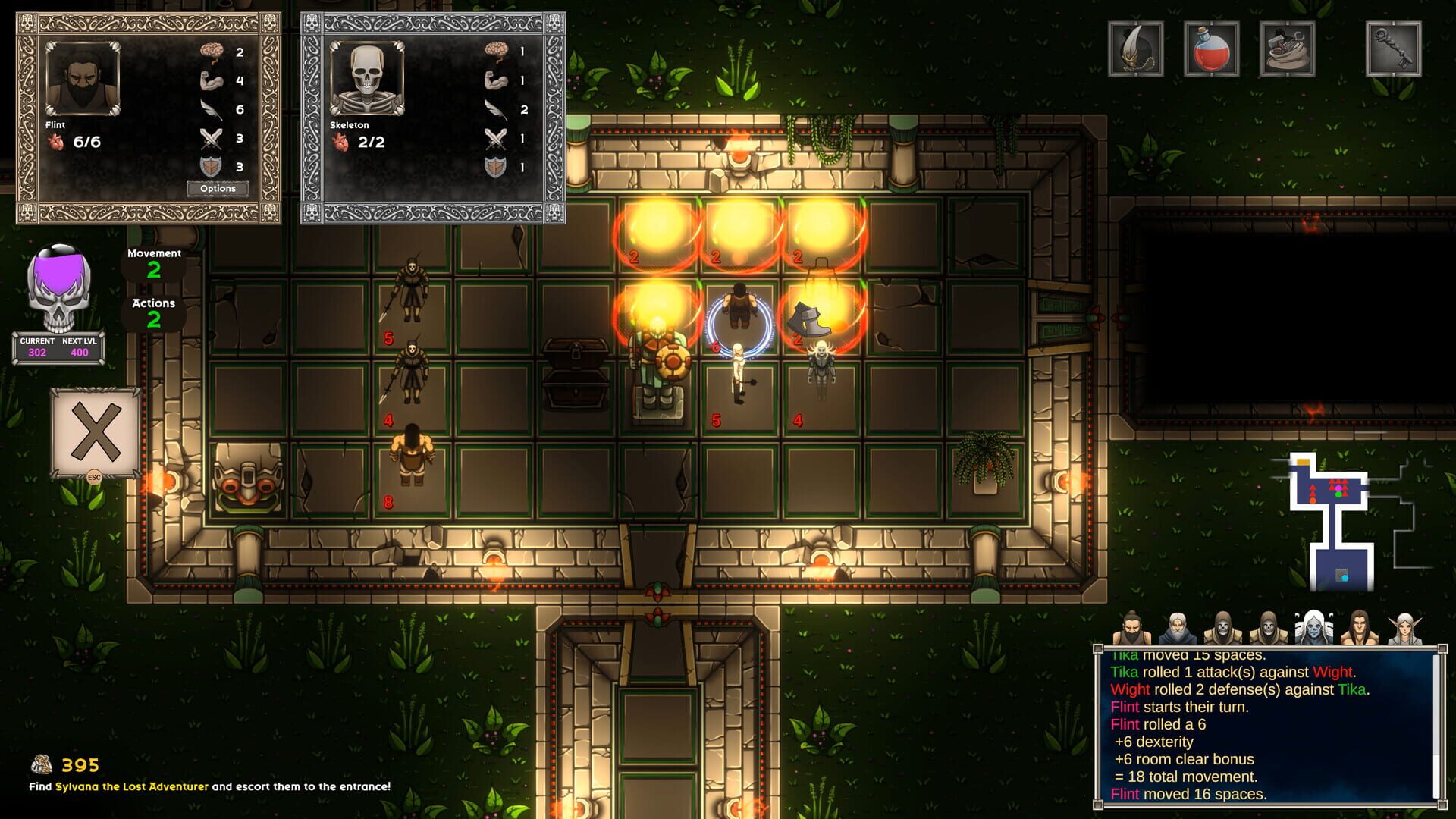This screenshot has width=1456, height=819.
Task: Open Flint's Options button
Action: click(x=218, y=189)
